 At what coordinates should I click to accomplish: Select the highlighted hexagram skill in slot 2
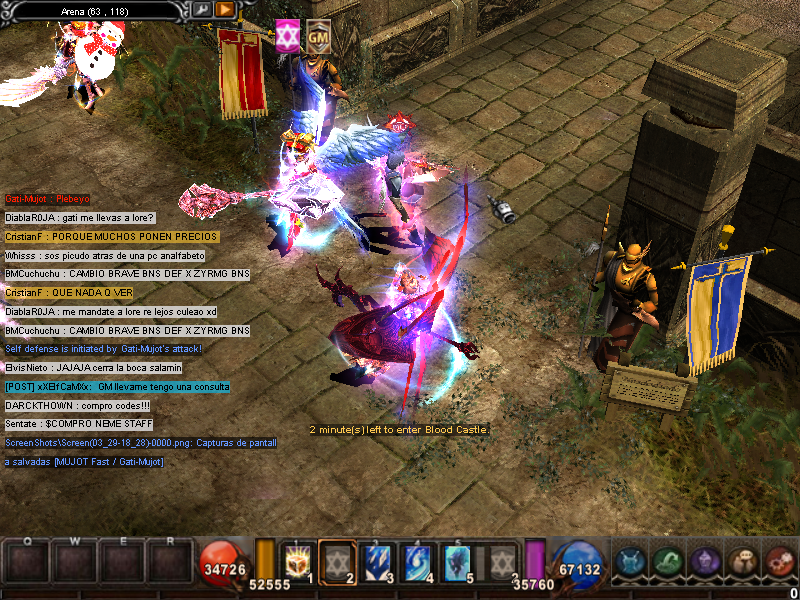(337, 561)
